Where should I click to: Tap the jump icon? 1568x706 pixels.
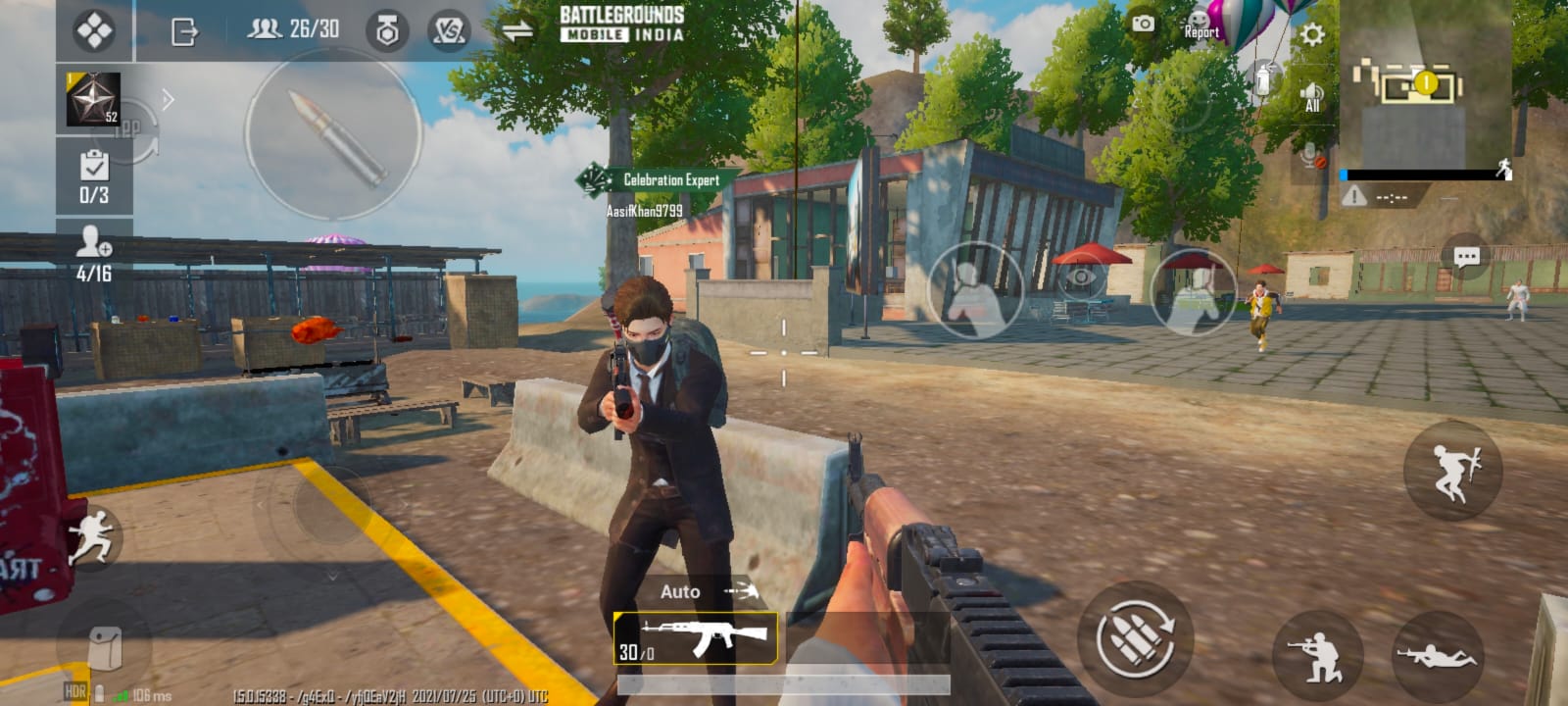pos(1454,472)
